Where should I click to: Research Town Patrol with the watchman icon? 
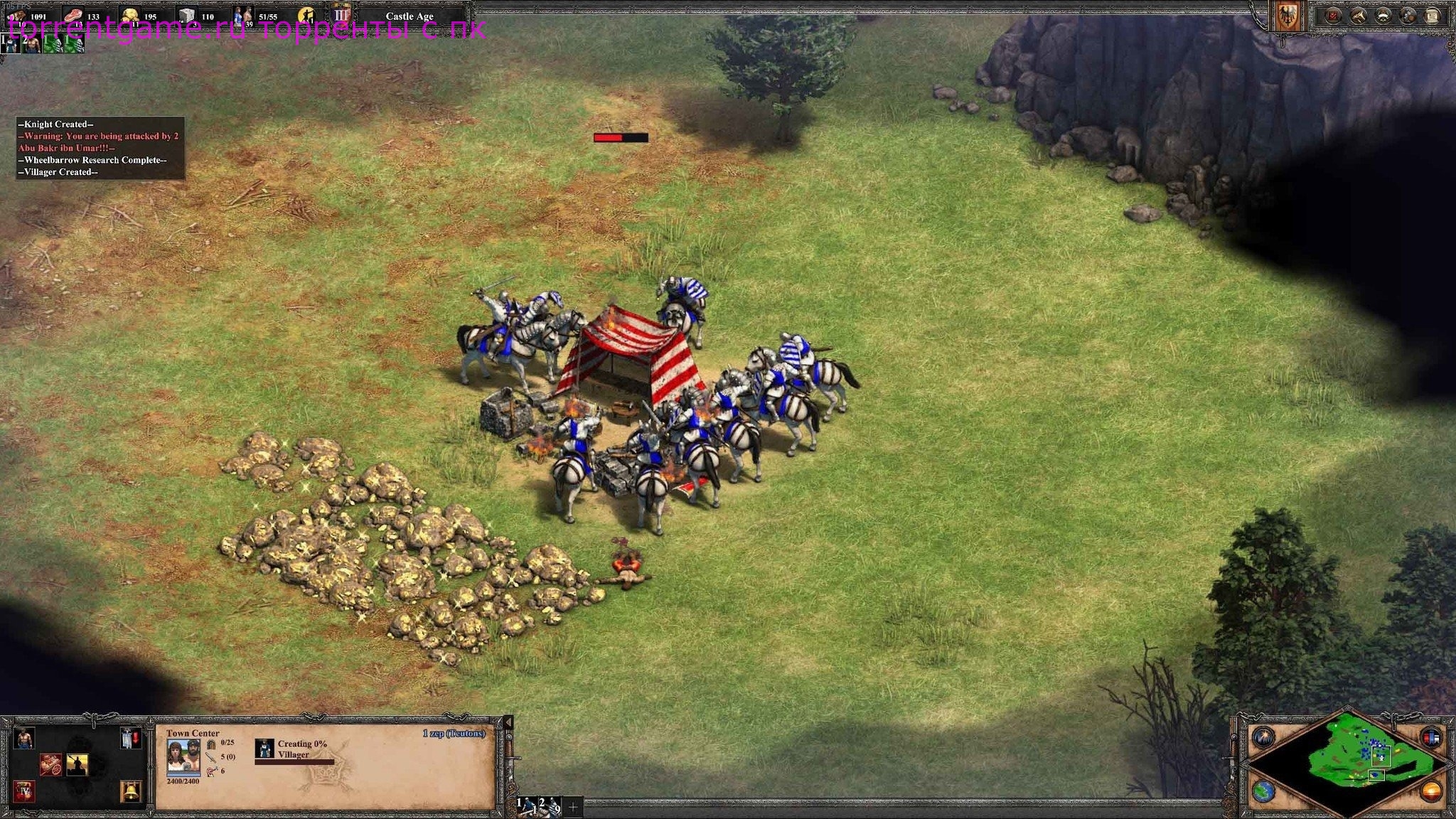[x=77, y=765]
